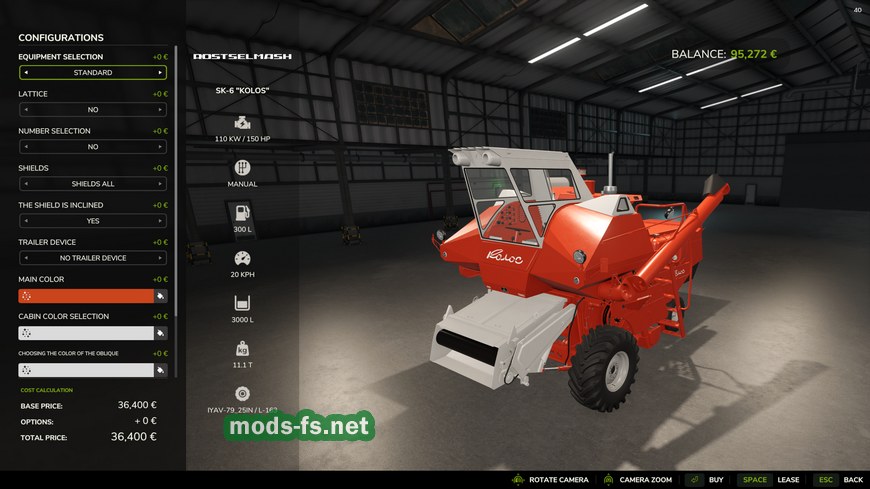Choose next Trailer Device option
Image resolution: width=870 pixels, height=489 pixels.
(x=159, y=258)
